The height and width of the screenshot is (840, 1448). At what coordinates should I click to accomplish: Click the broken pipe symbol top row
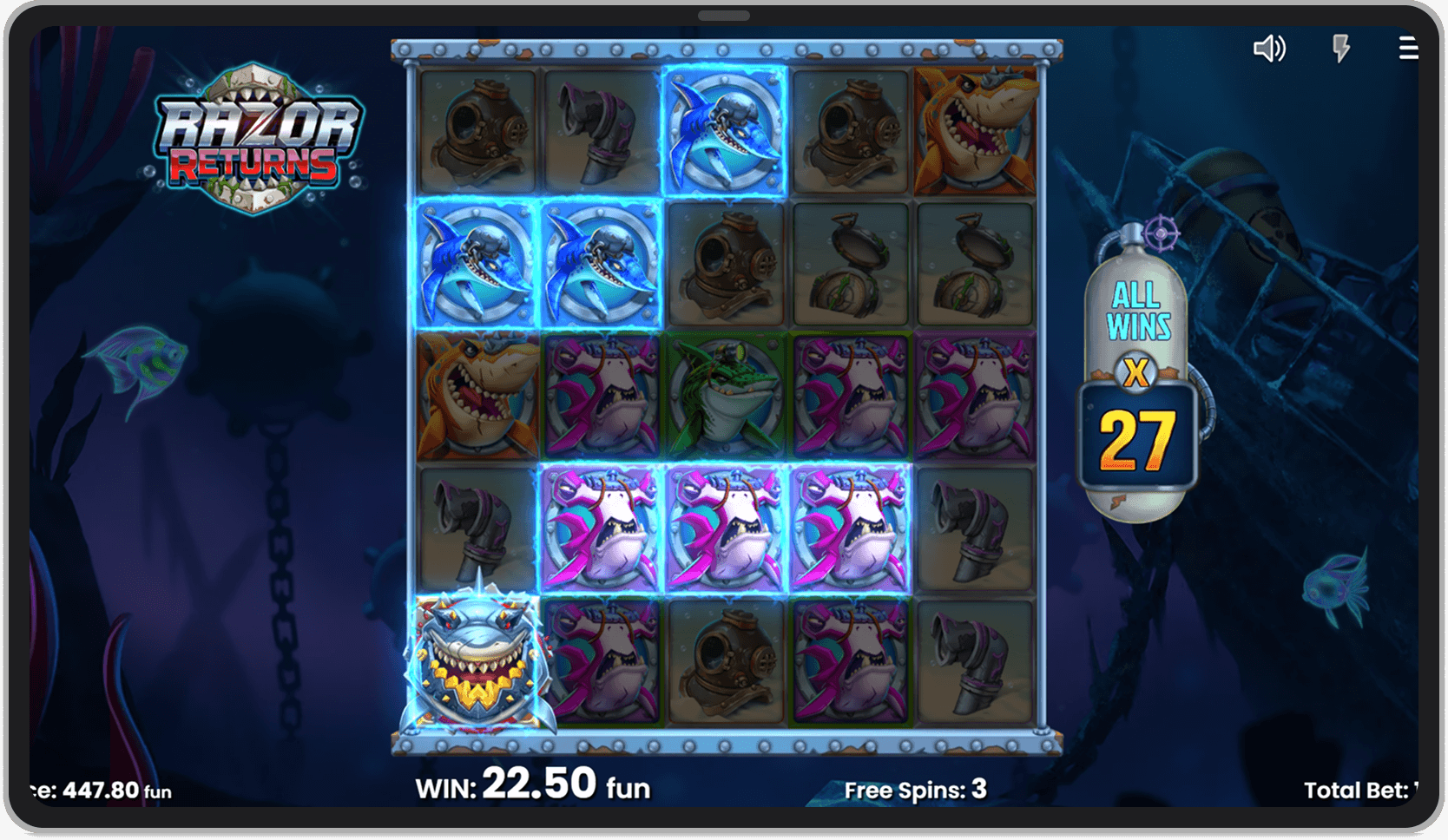click(599, 128)
